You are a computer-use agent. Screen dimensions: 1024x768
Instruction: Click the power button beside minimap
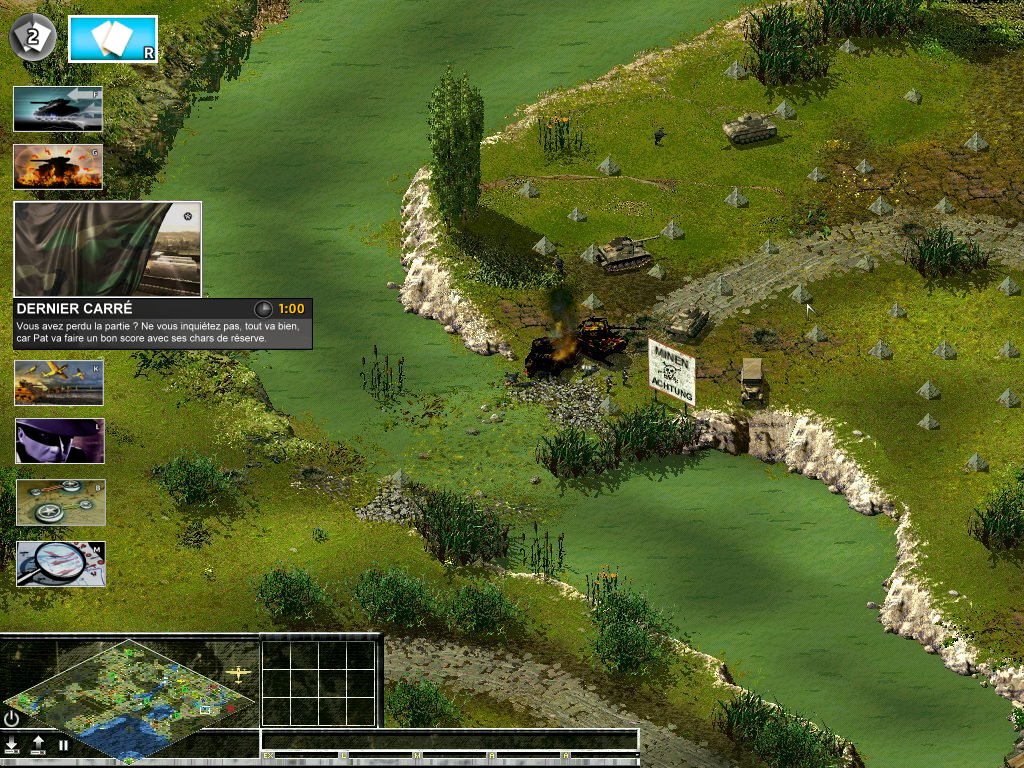[12, 718]
